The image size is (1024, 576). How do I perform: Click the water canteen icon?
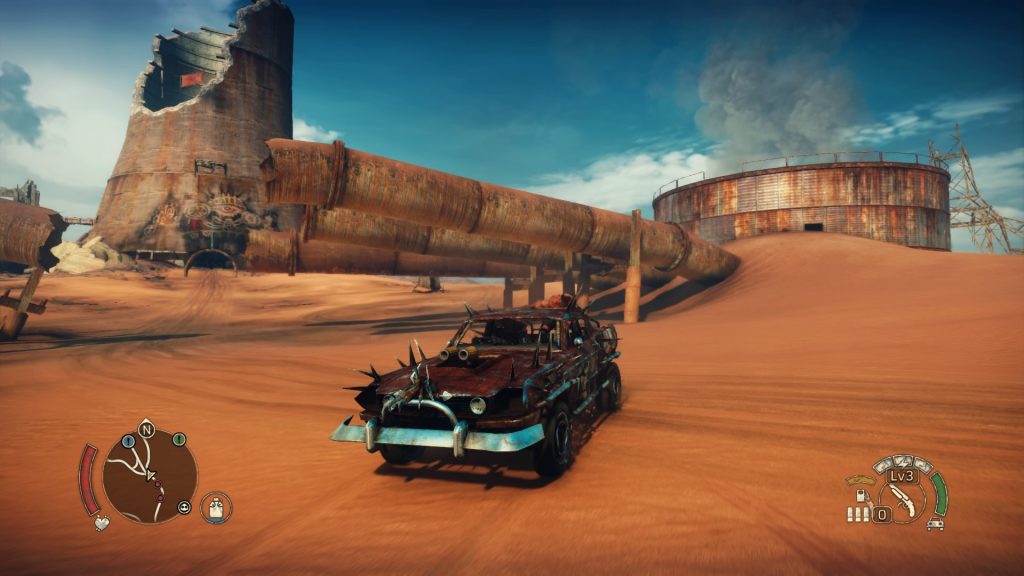click(x=216, y=508)
